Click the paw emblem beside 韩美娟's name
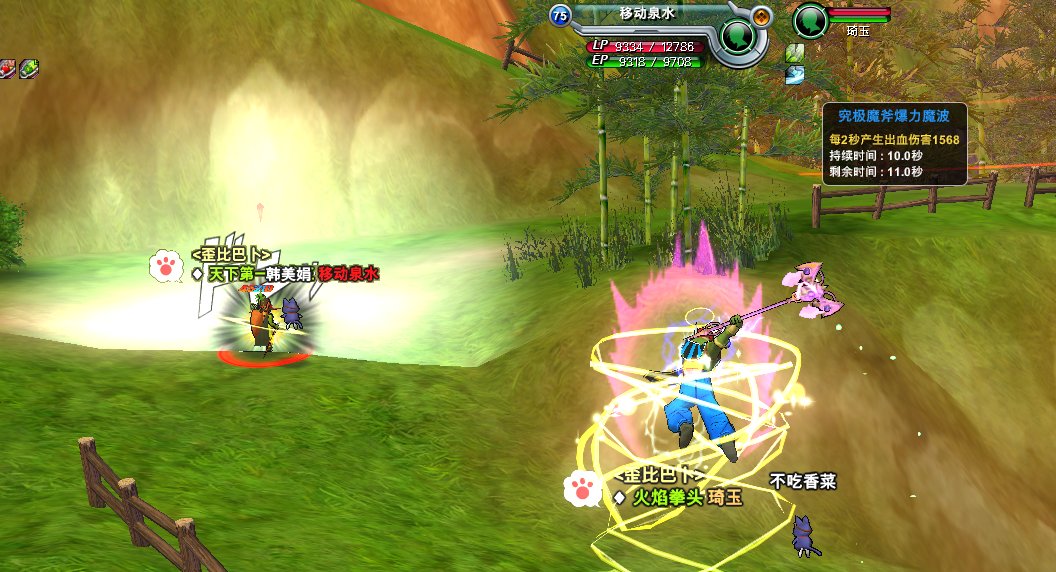Viewport: 1056px width, 572px height. [164, 266]
